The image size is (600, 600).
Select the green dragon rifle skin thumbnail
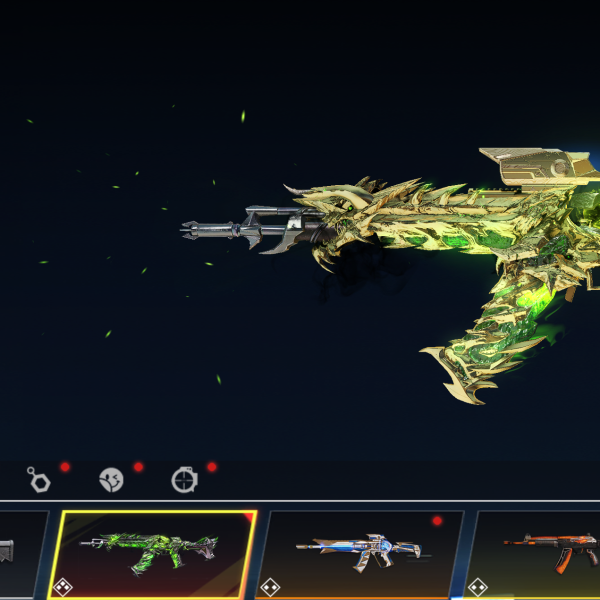point(155,553)
